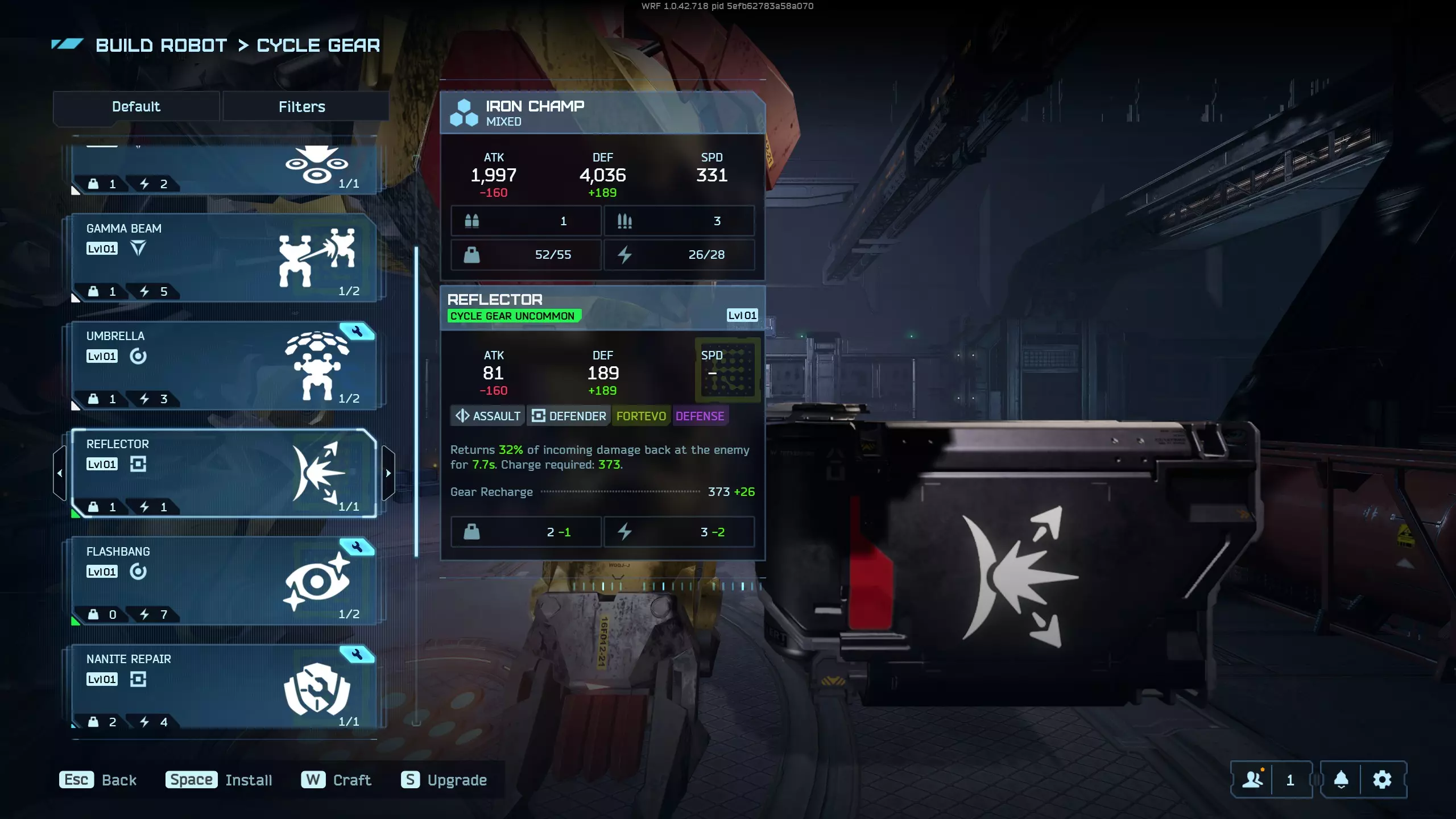
Task: Choose the Umbrella cycle gear
Action: 223,366
